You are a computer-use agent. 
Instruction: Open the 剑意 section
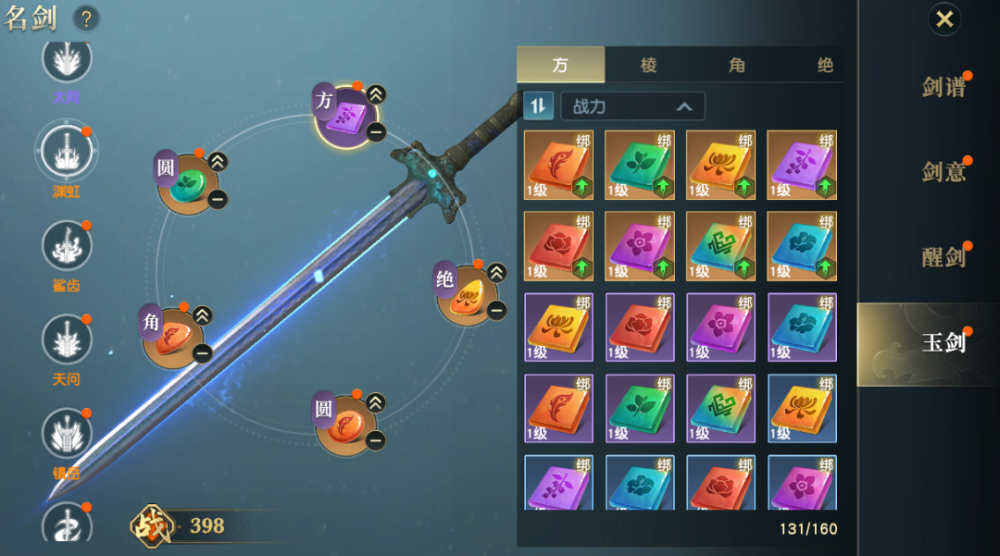pos(943,172)
